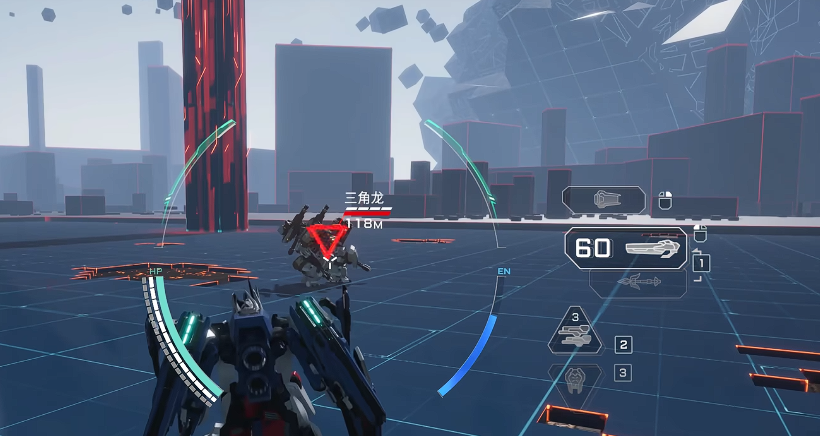Switch to the dimmed spear weapon slot

(x=638, y=283)
